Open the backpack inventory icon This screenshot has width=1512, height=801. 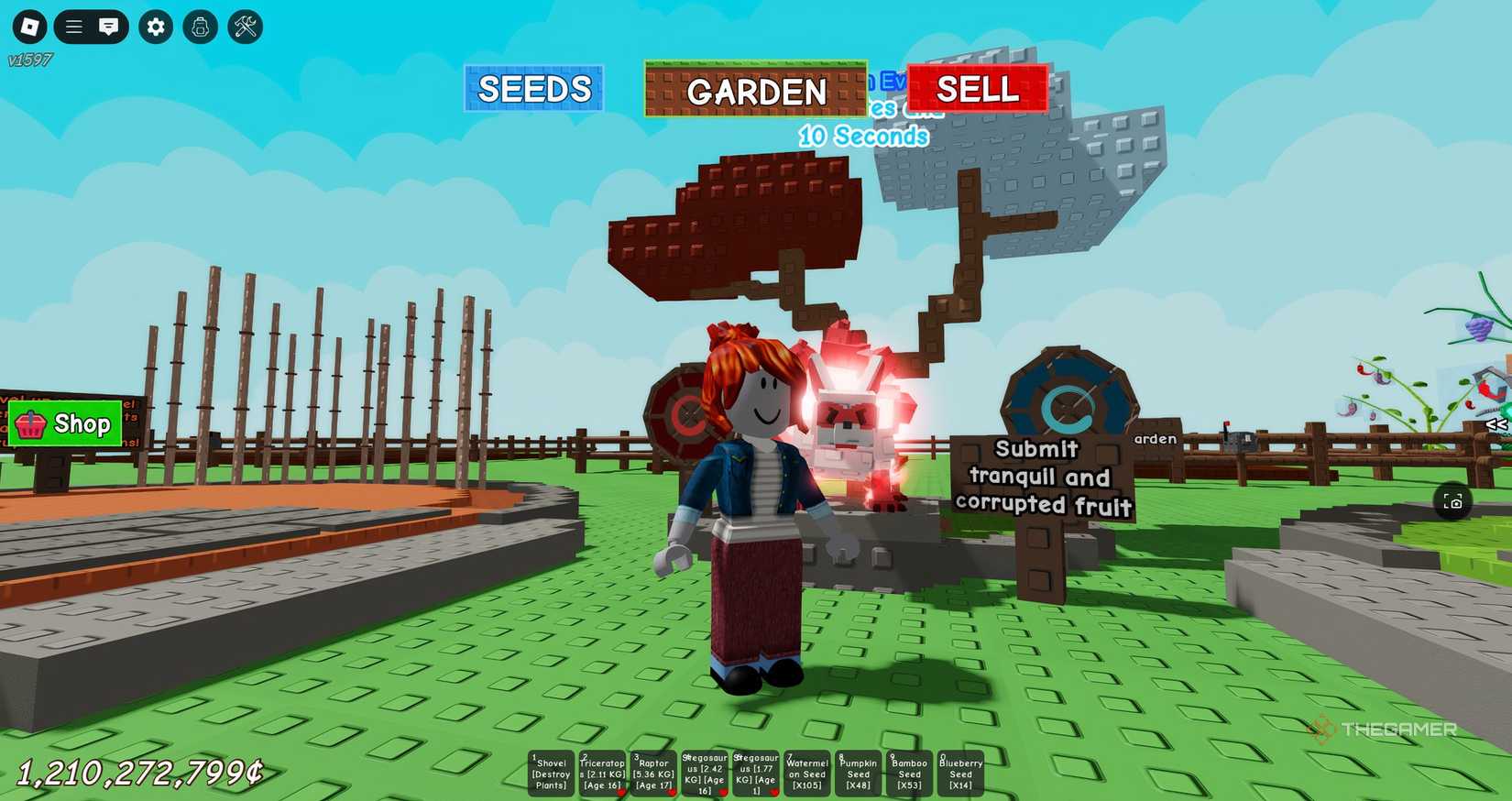tap(200, 27)
